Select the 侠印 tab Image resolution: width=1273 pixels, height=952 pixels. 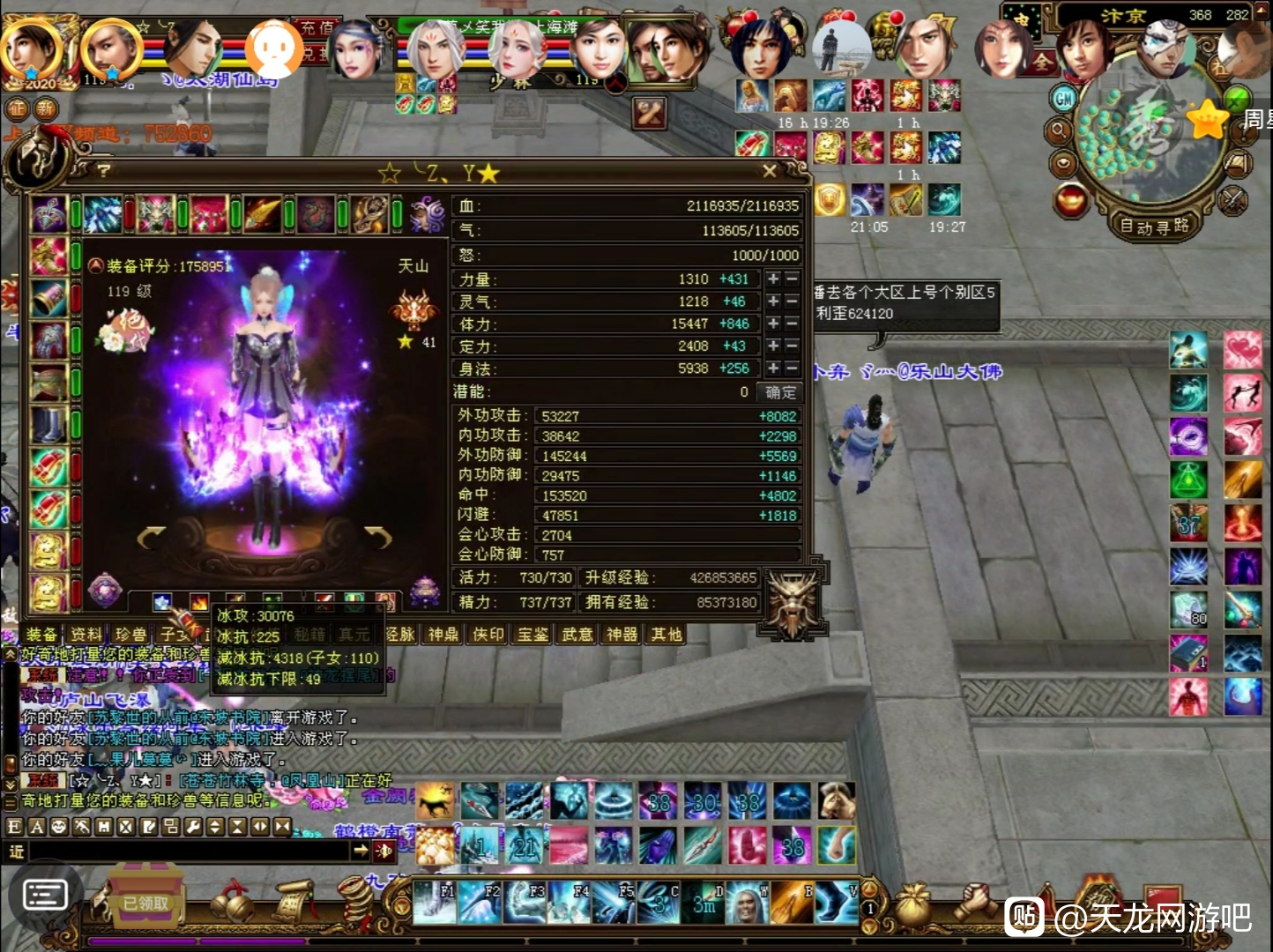click(488, 635)
